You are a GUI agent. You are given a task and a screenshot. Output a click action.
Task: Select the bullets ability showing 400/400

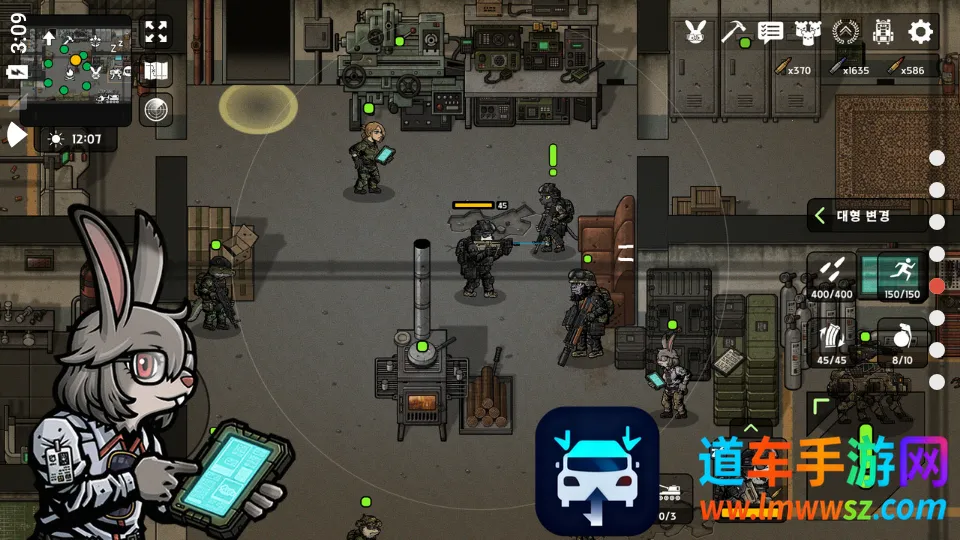click(x=832, y=276)
